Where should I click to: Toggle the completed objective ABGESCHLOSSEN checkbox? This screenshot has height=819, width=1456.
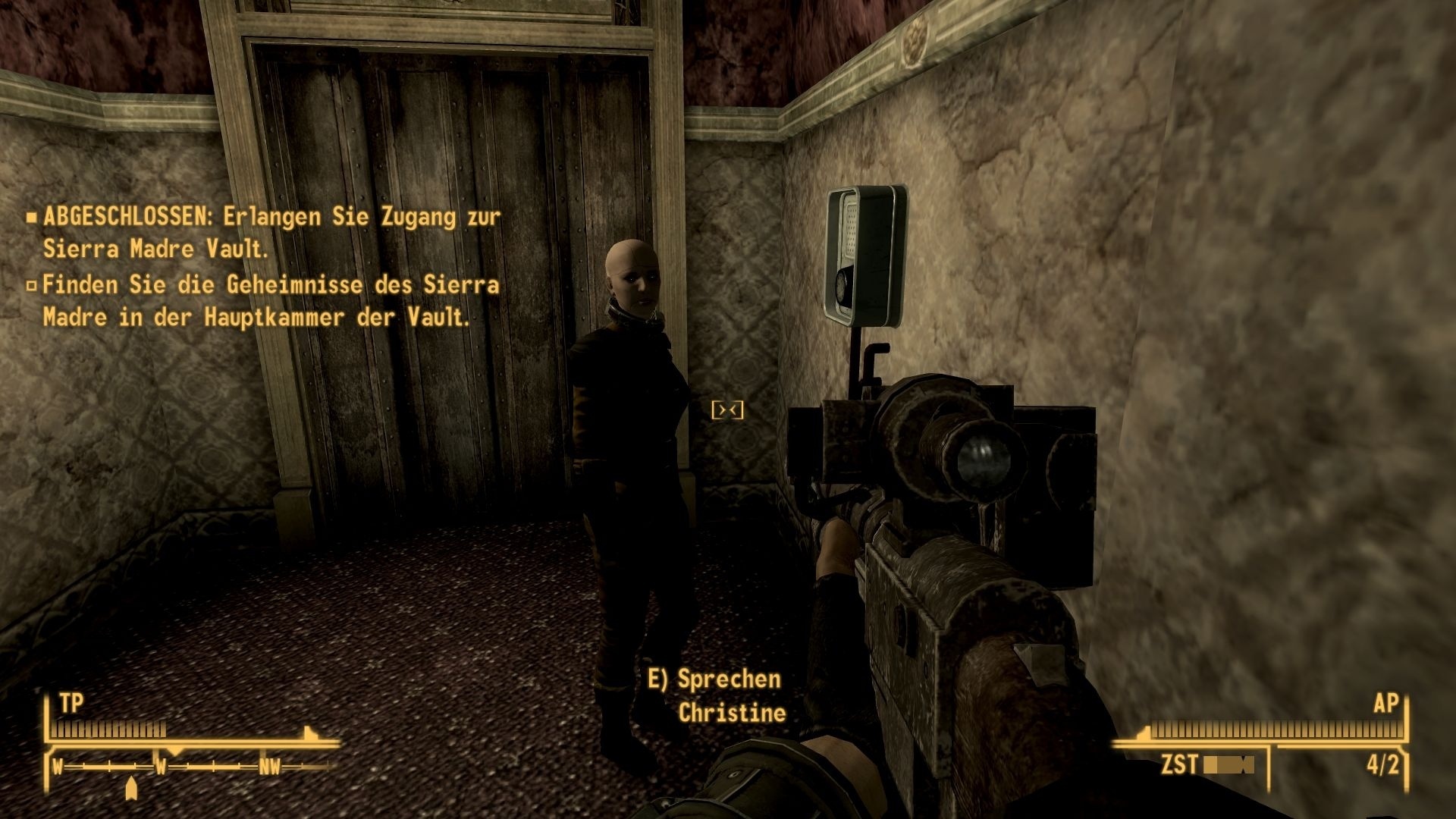tap(33, 216)
